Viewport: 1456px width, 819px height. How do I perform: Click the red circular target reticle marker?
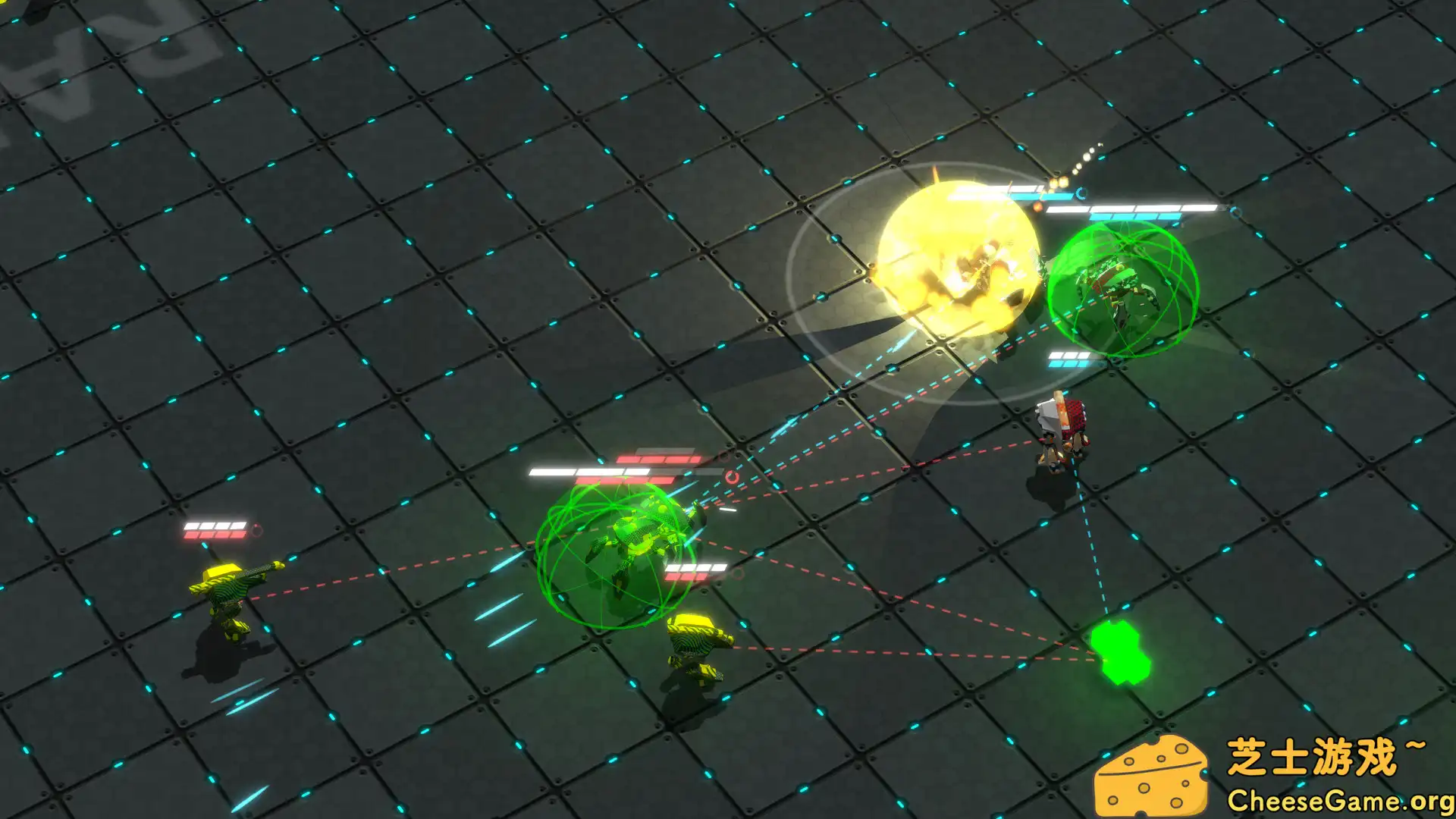click(730, 478)
